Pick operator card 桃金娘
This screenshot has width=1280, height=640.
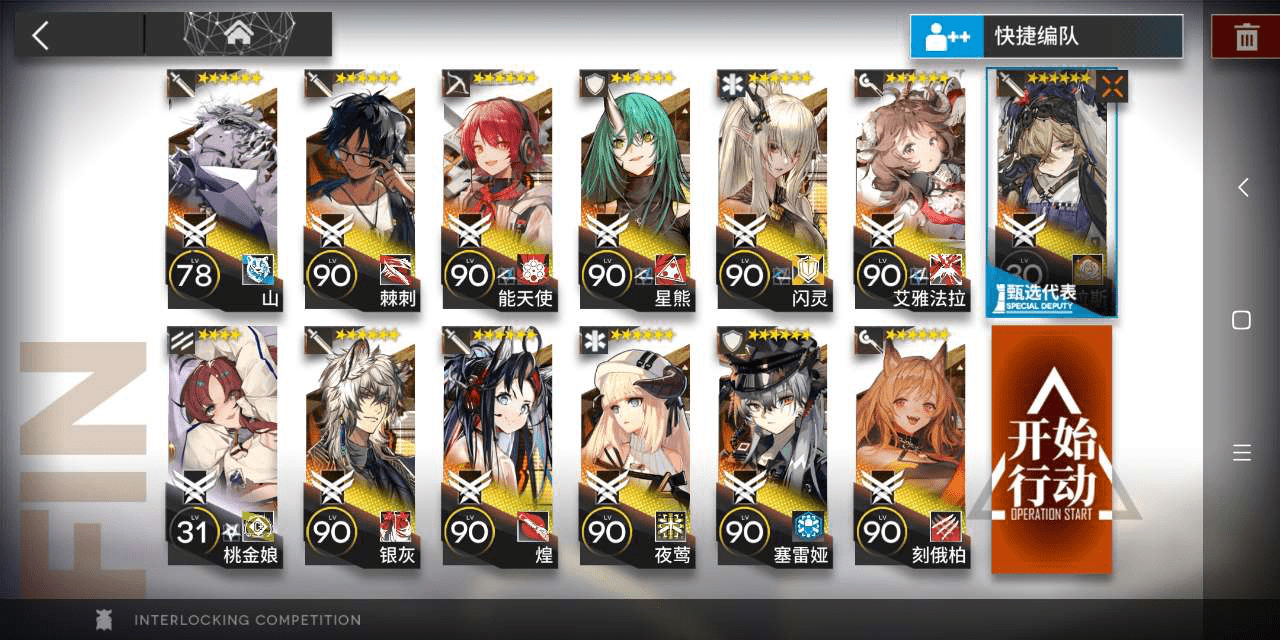tap(222, 447)
